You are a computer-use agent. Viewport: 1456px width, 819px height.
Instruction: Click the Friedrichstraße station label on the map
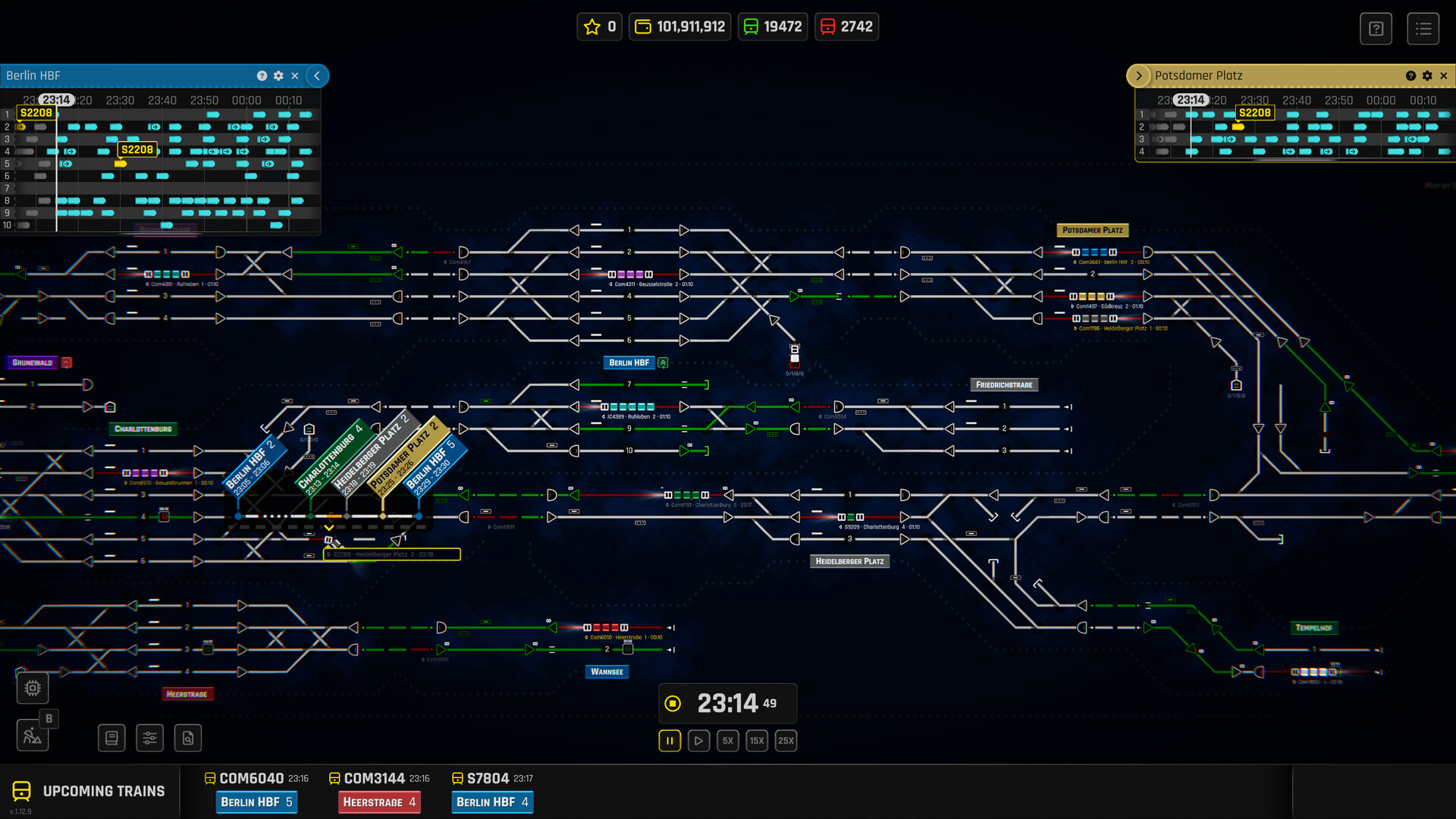coord(1004,384)
